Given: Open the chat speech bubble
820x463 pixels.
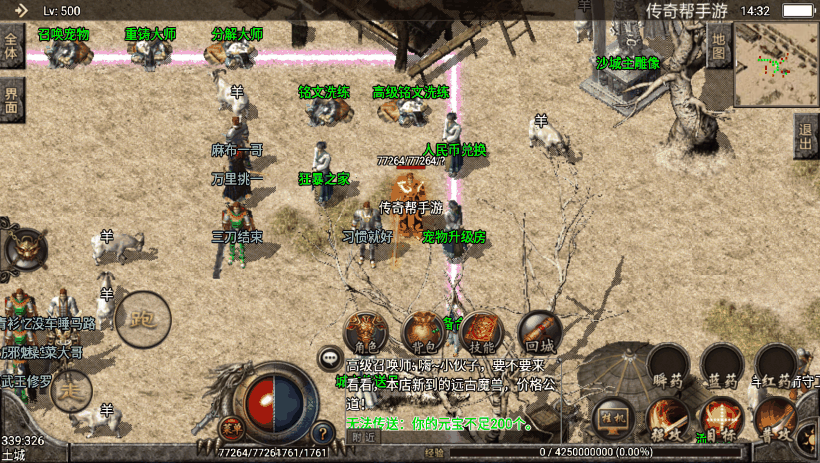Looking at the screenshot, I should (x=329, y=357).
